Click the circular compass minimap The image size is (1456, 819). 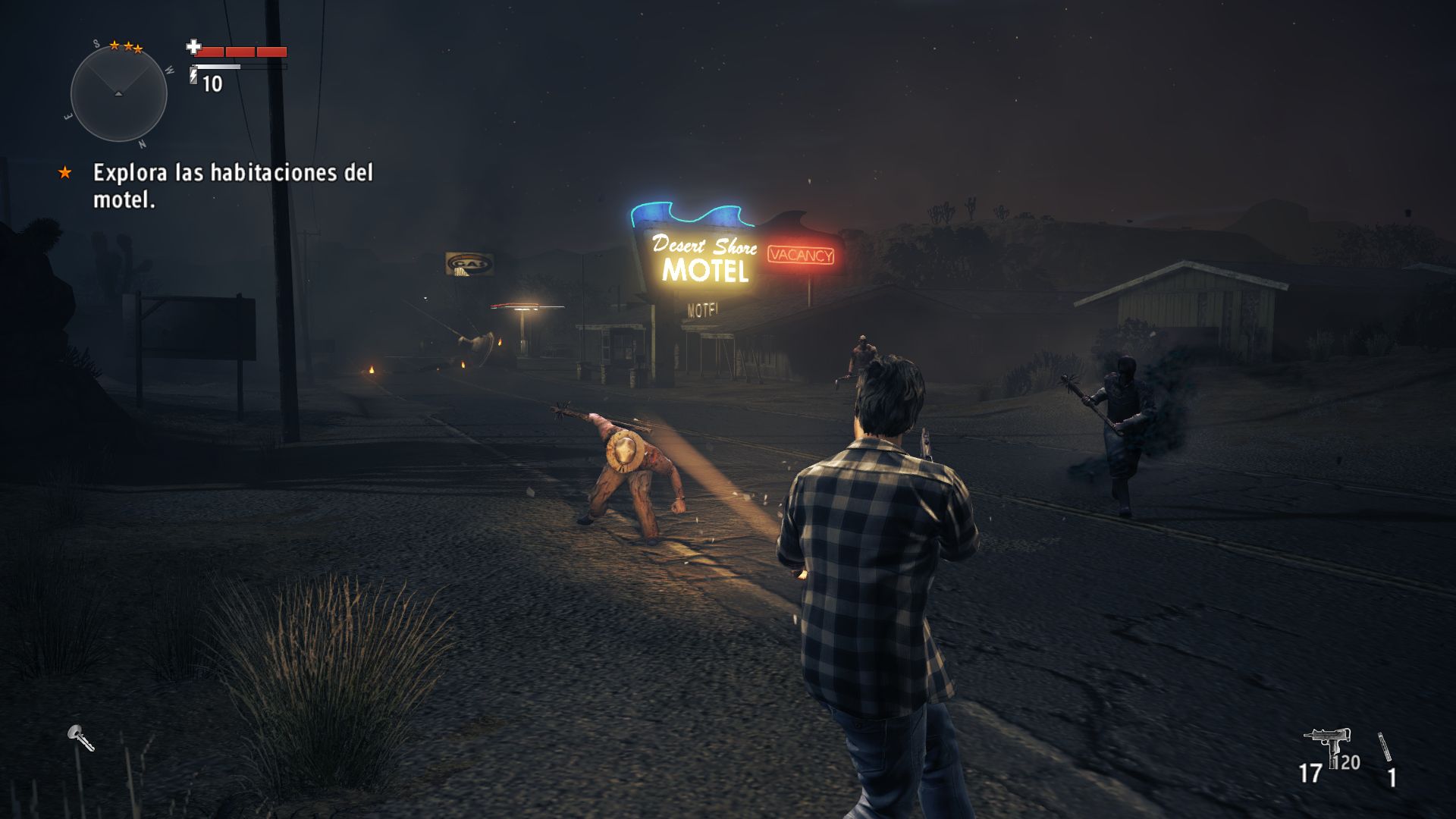(118, 94)
